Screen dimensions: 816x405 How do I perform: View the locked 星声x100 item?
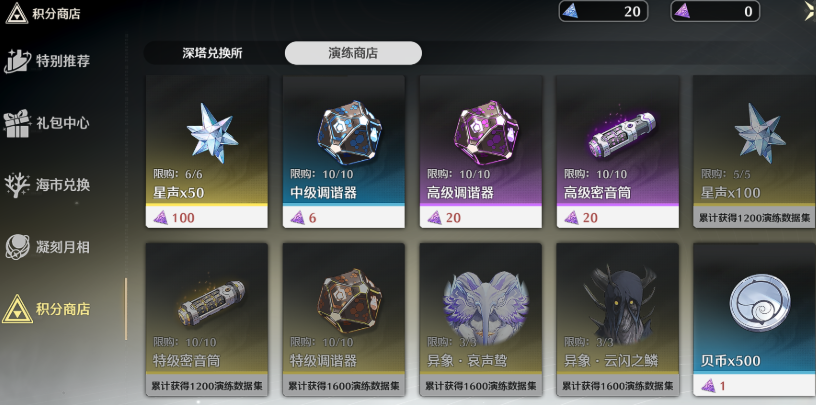(752, 150)
